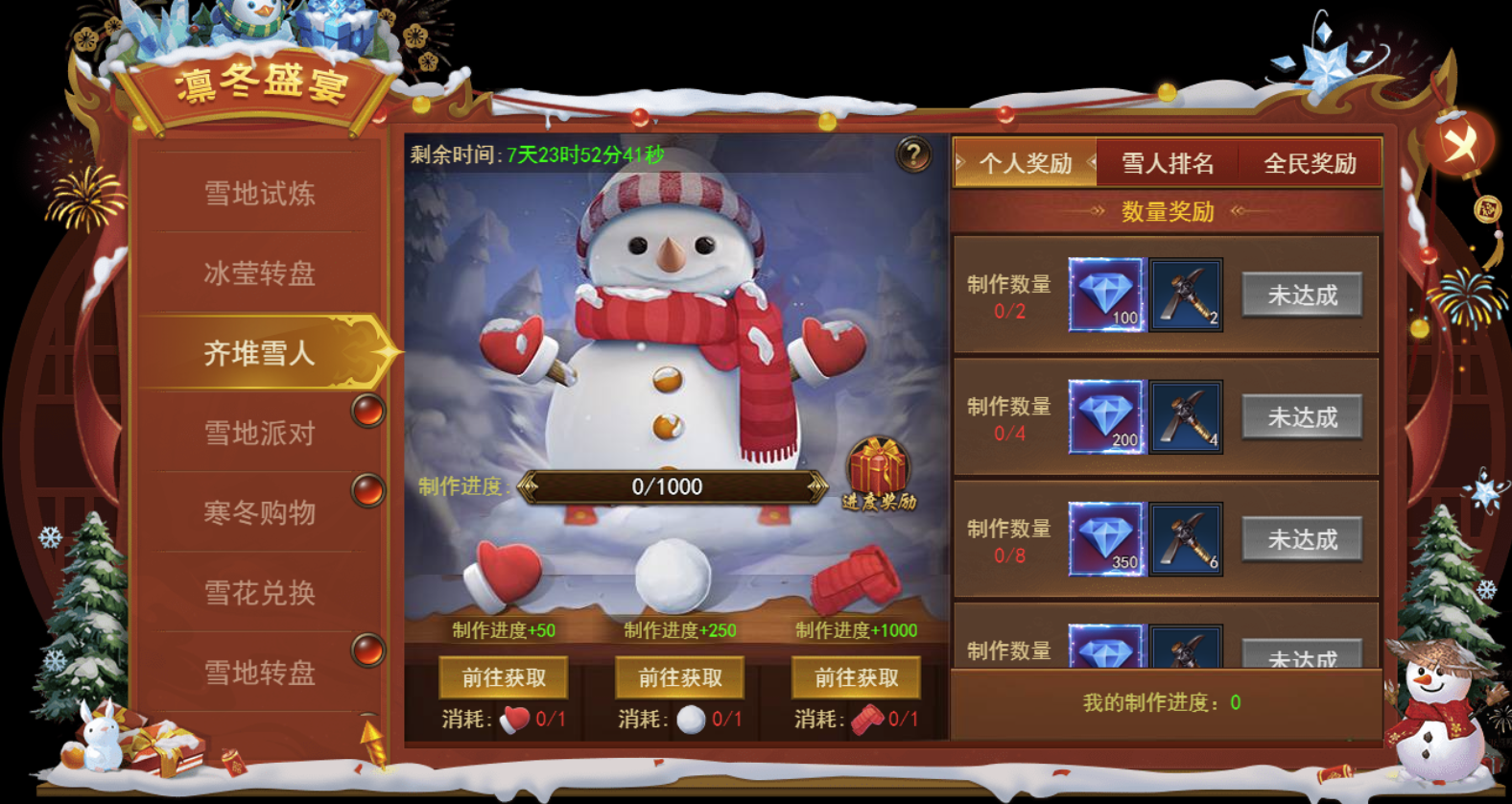Click the question mark help button

[913, 154]
